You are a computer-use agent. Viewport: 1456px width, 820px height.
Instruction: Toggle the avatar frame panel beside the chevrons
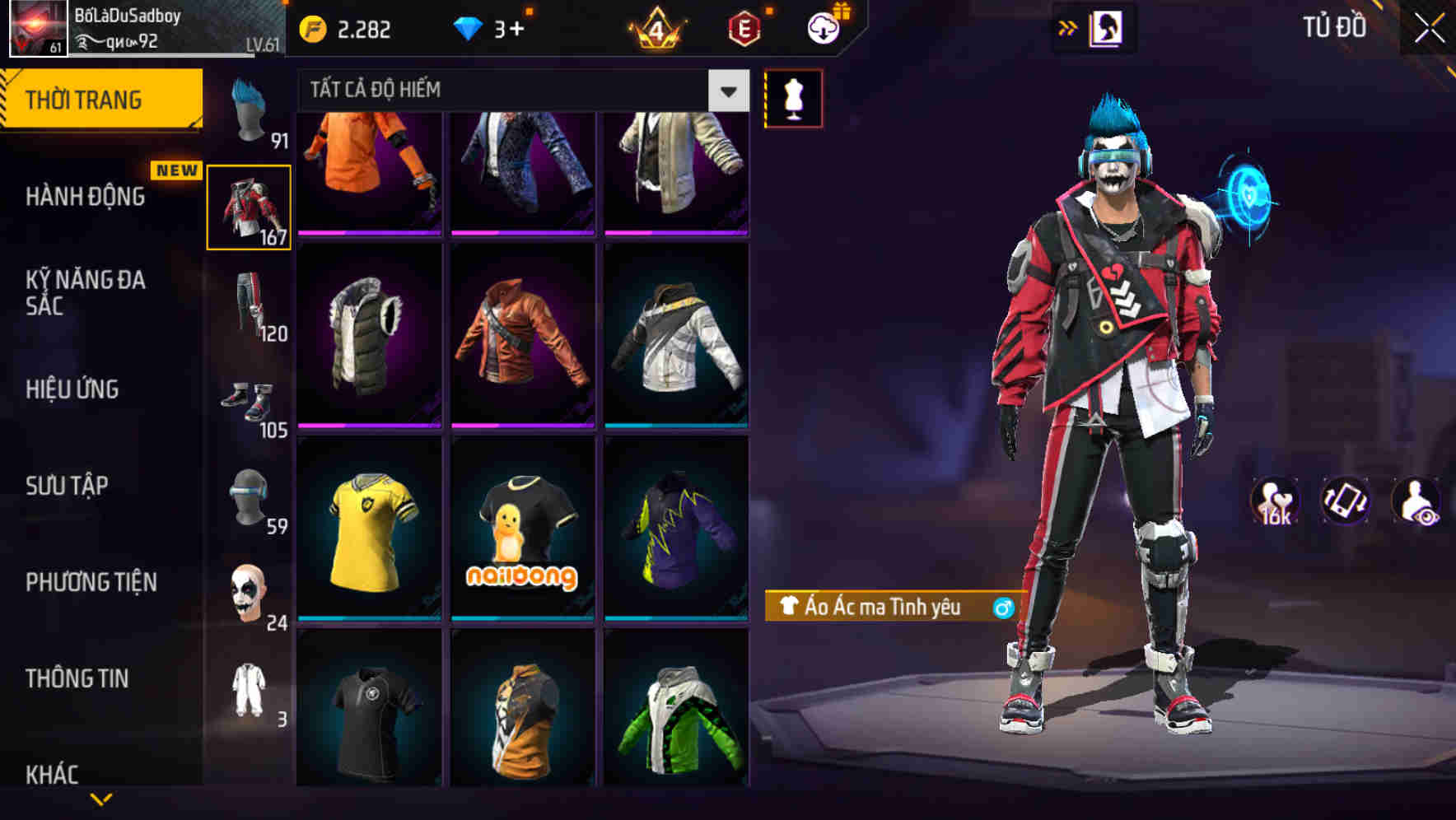[x=1107, y=27]
